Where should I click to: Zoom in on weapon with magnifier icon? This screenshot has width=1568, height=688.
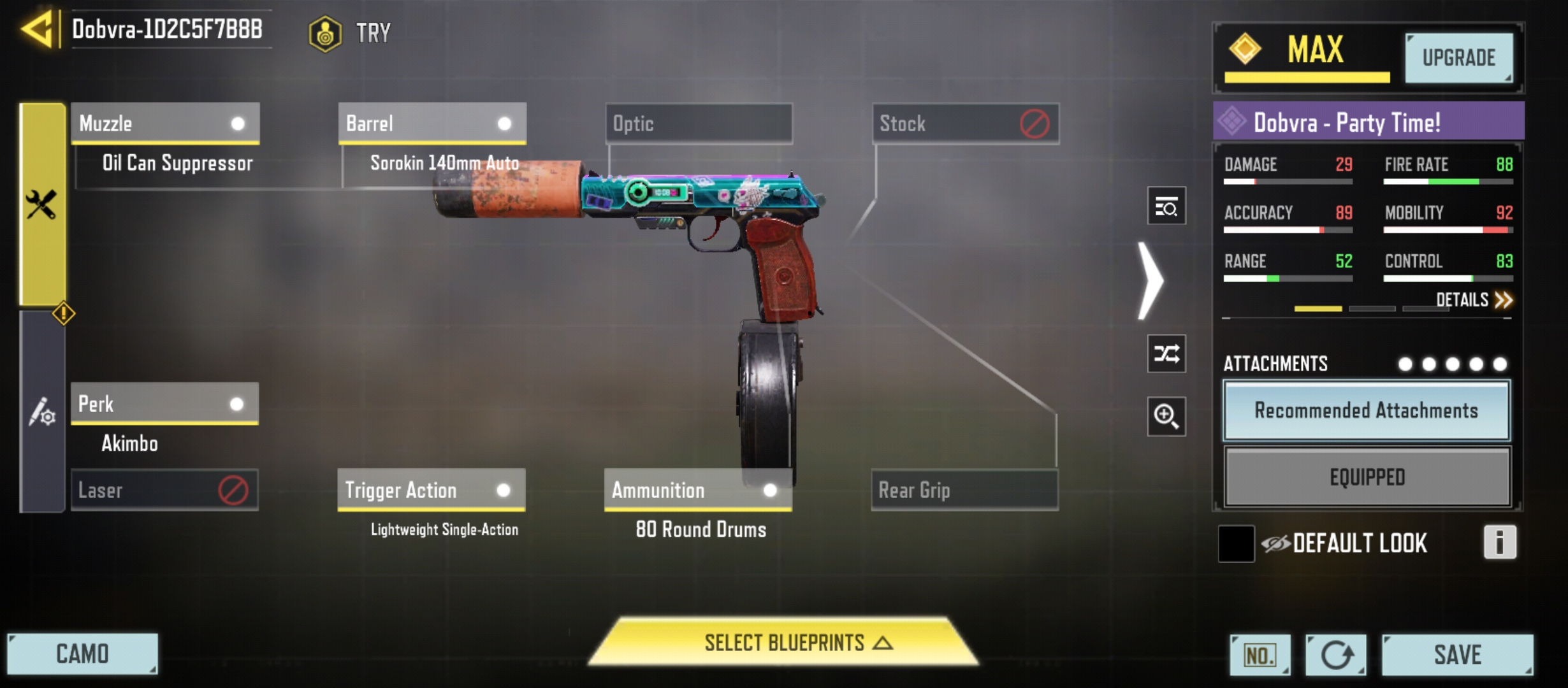point(1166,417)
